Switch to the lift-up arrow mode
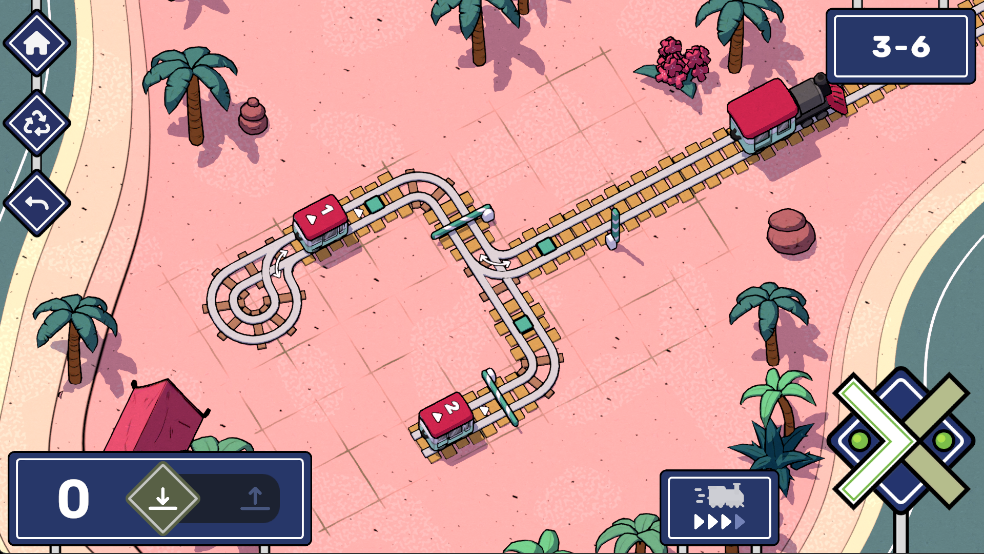 point(255,498)
